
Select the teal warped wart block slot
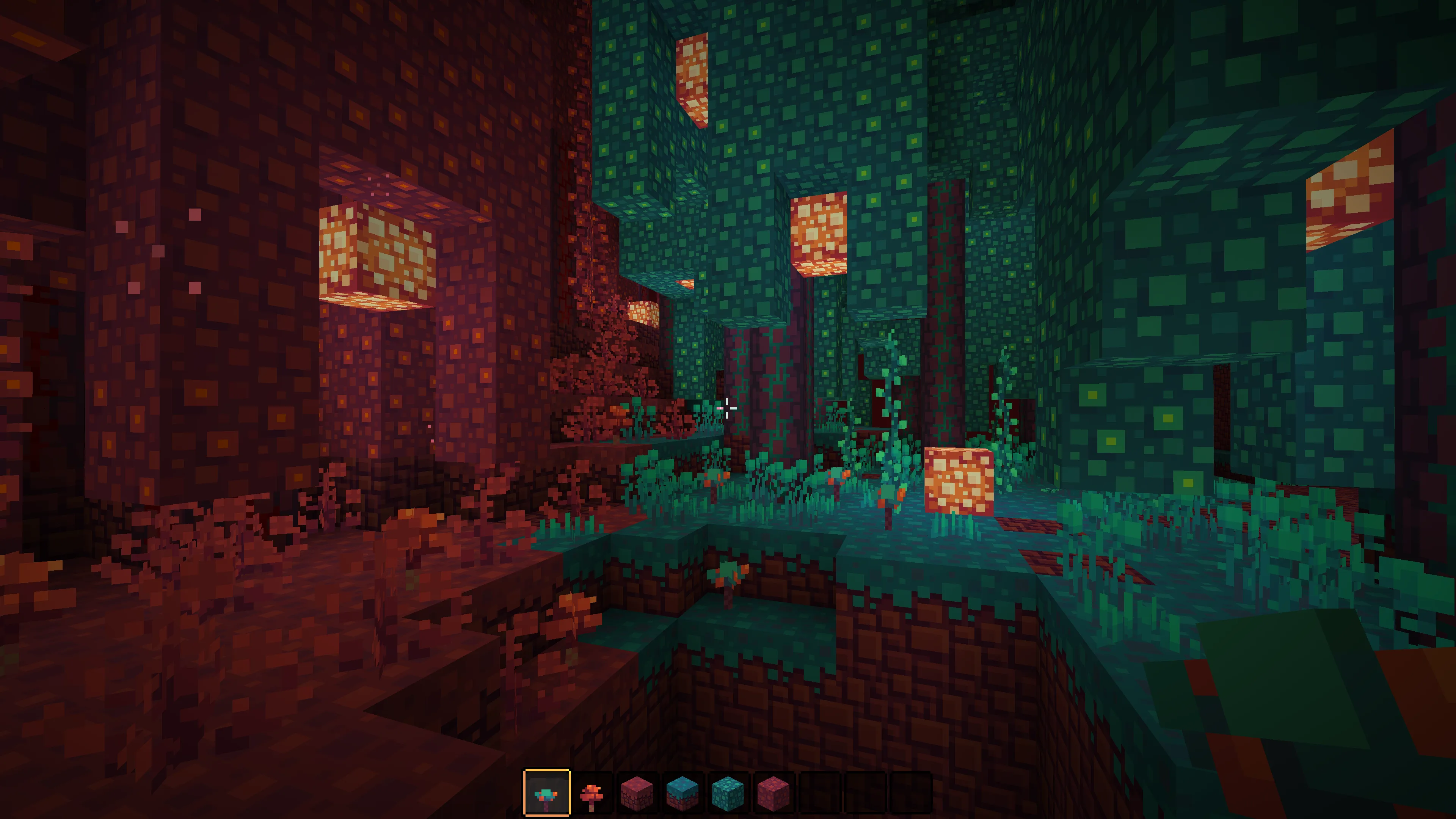(x=728, y=792)
